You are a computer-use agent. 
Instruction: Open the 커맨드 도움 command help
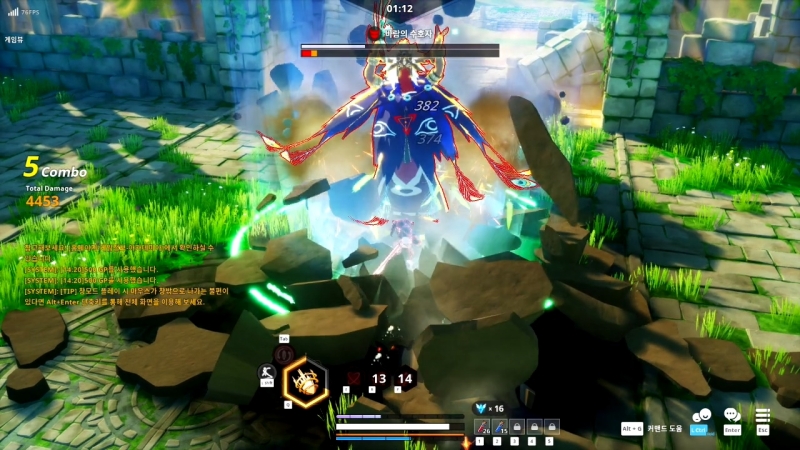[662, 429]
